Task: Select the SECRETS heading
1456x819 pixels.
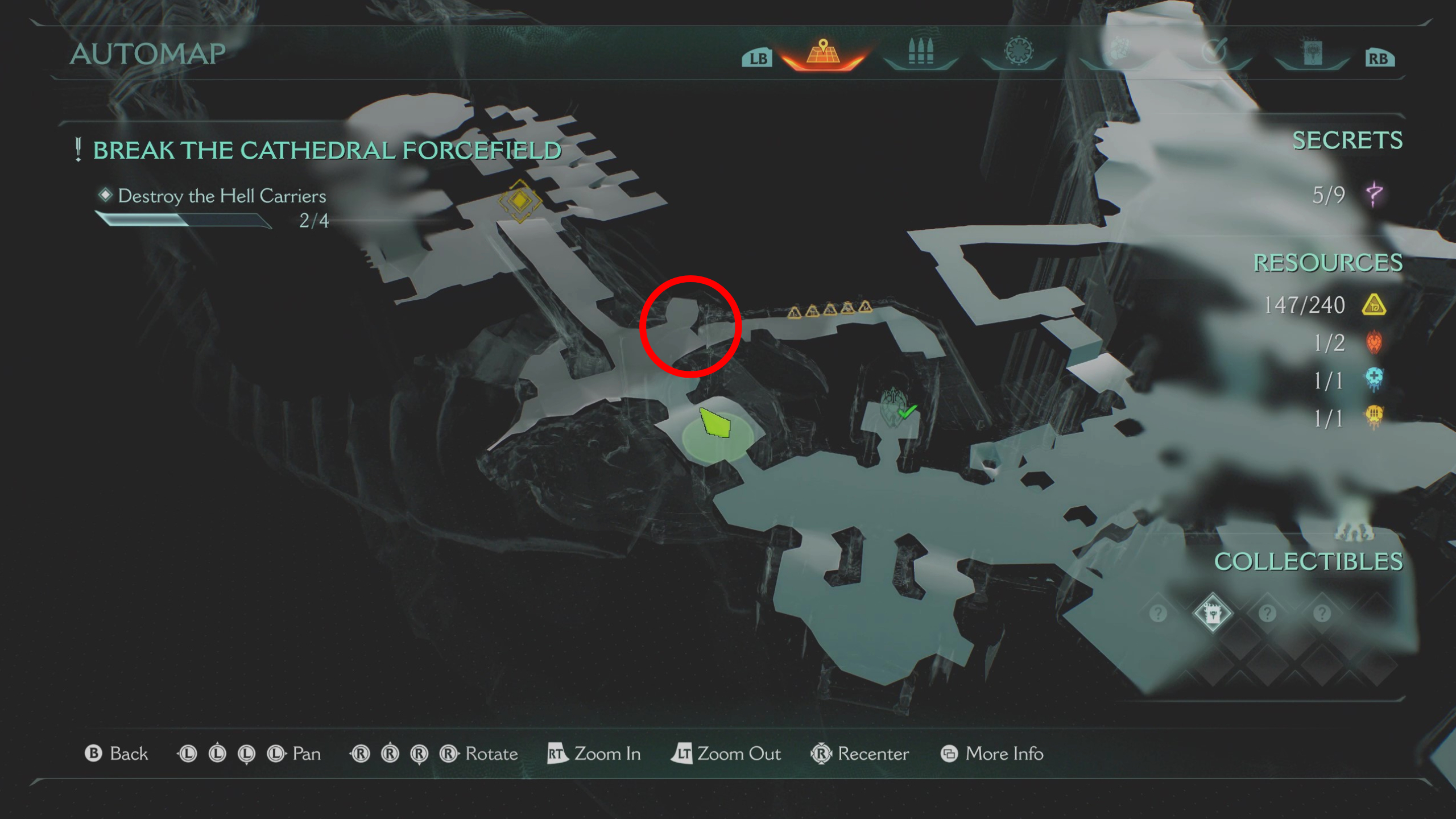Action: point(1349,140)
